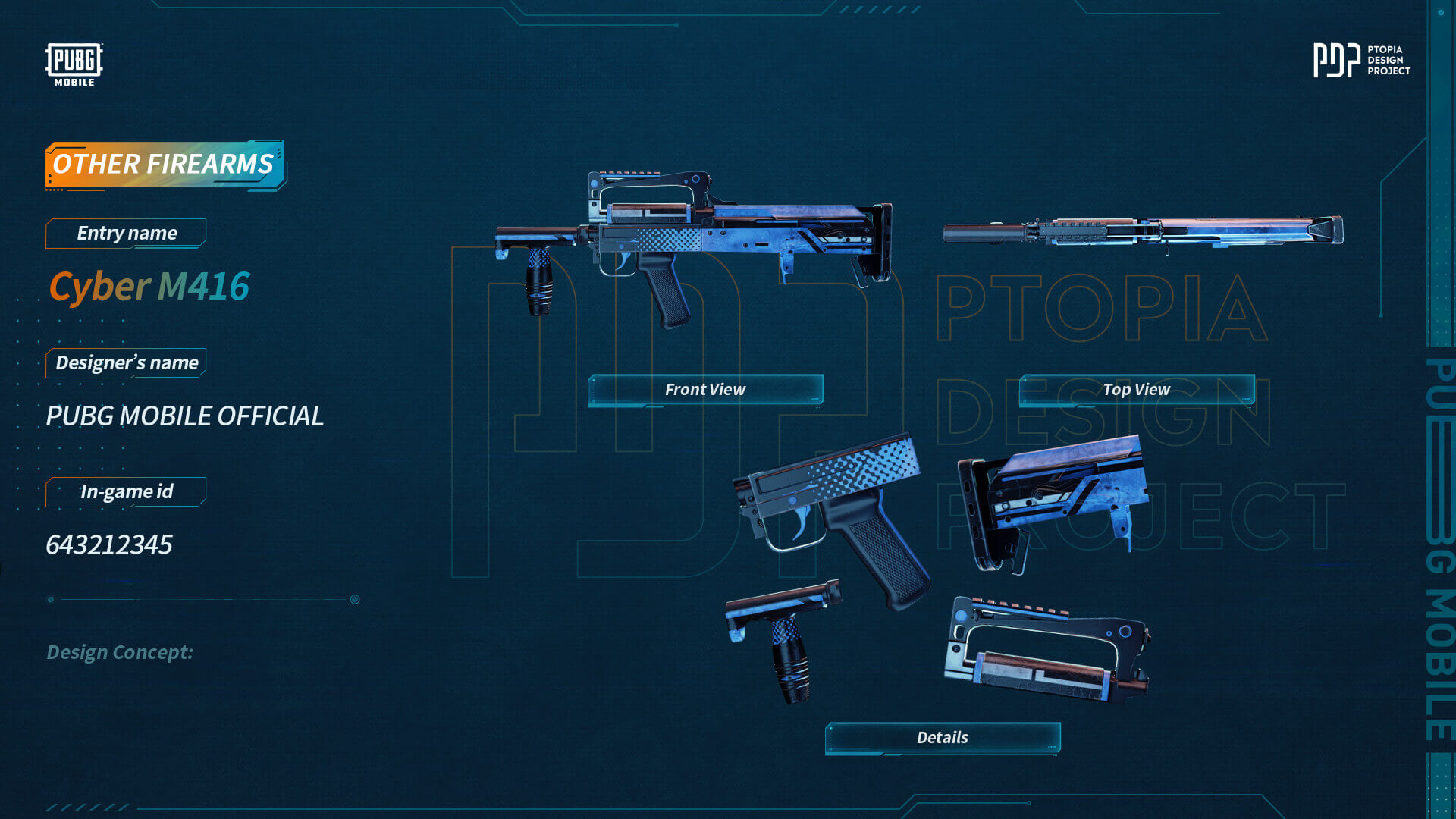Click the OTHER FIREARMS category banner

point(164,164)
